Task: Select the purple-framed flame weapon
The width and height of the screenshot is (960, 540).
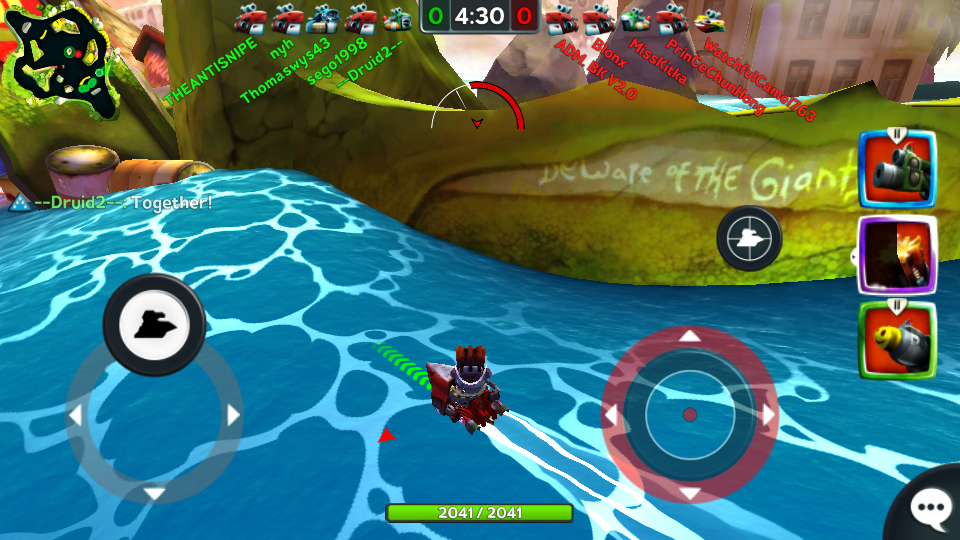Action: coord(897,256)
